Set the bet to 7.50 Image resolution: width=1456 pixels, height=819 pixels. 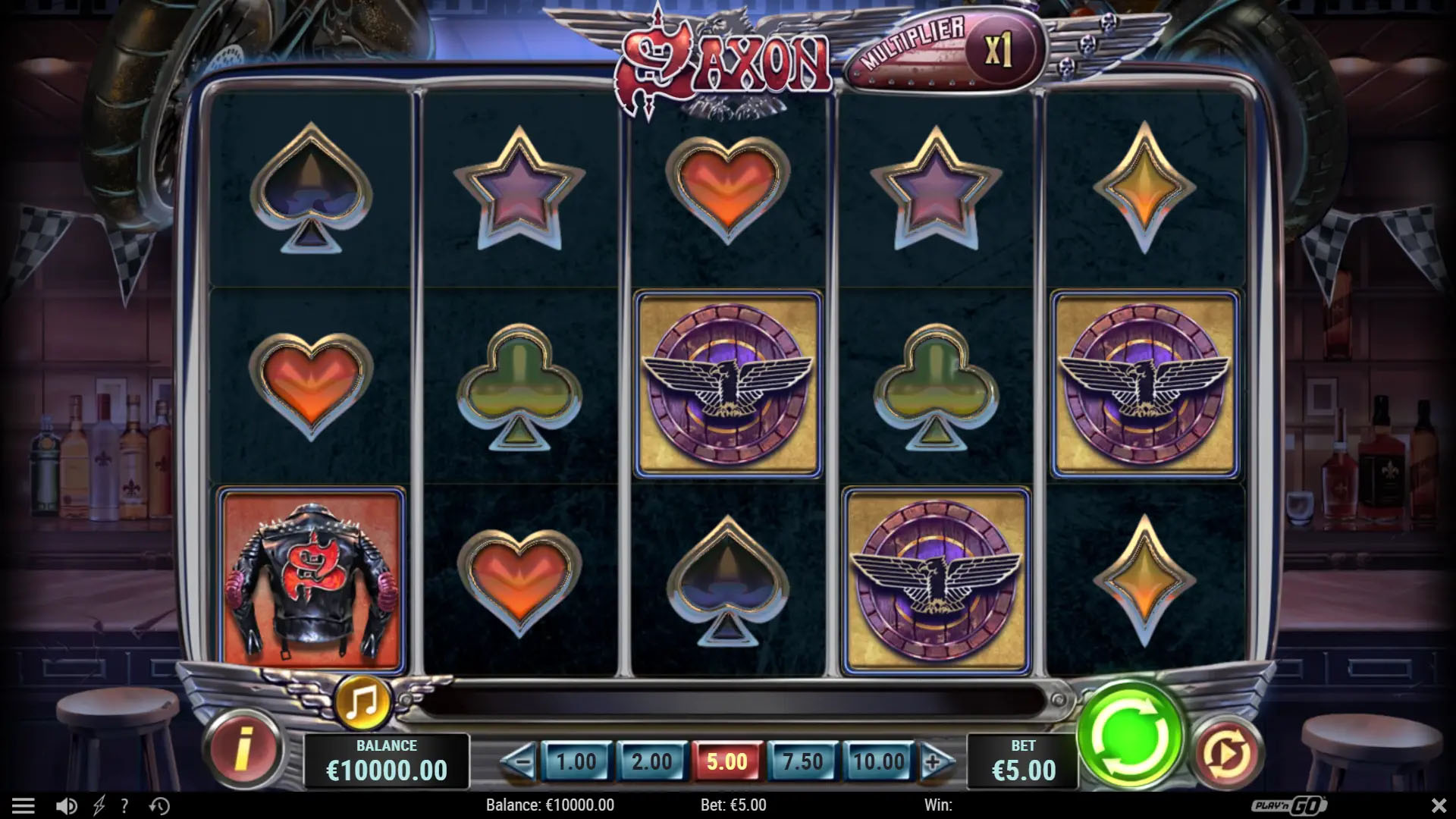tap(802, 761)
